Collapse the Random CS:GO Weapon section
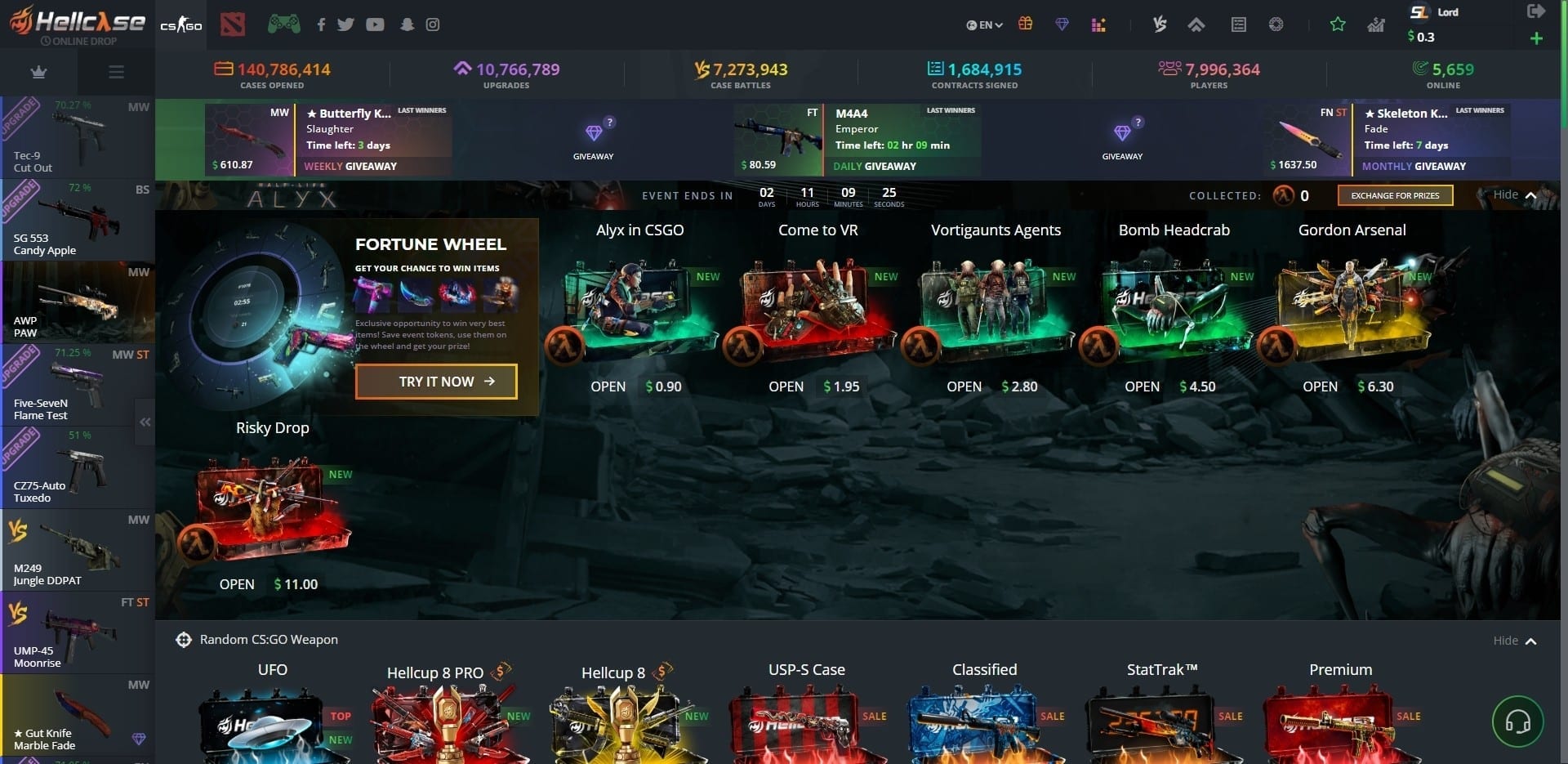1568x764 pixels. [x=1515, y=641]
